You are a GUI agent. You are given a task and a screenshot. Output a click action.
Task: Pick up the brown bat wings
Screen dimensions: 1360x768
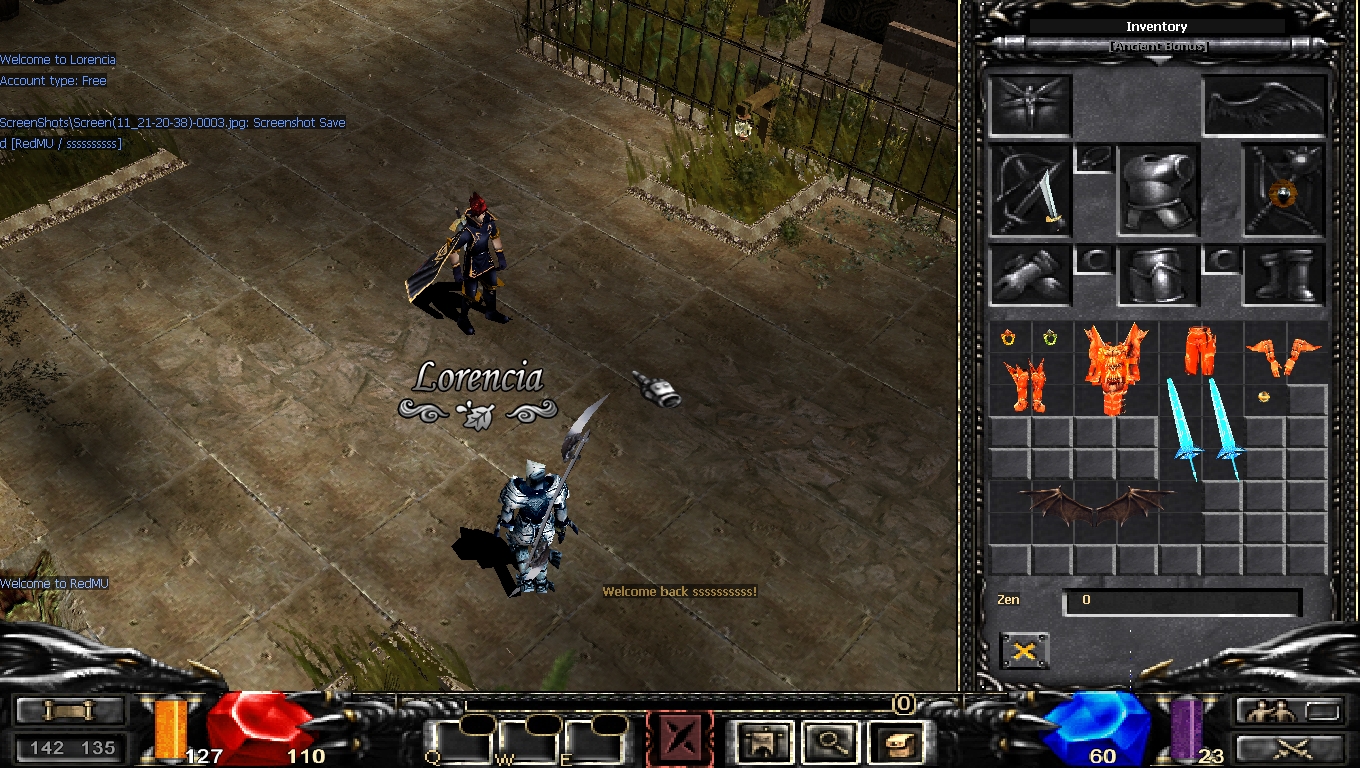pyautogui.click(x=1095, y=505)
